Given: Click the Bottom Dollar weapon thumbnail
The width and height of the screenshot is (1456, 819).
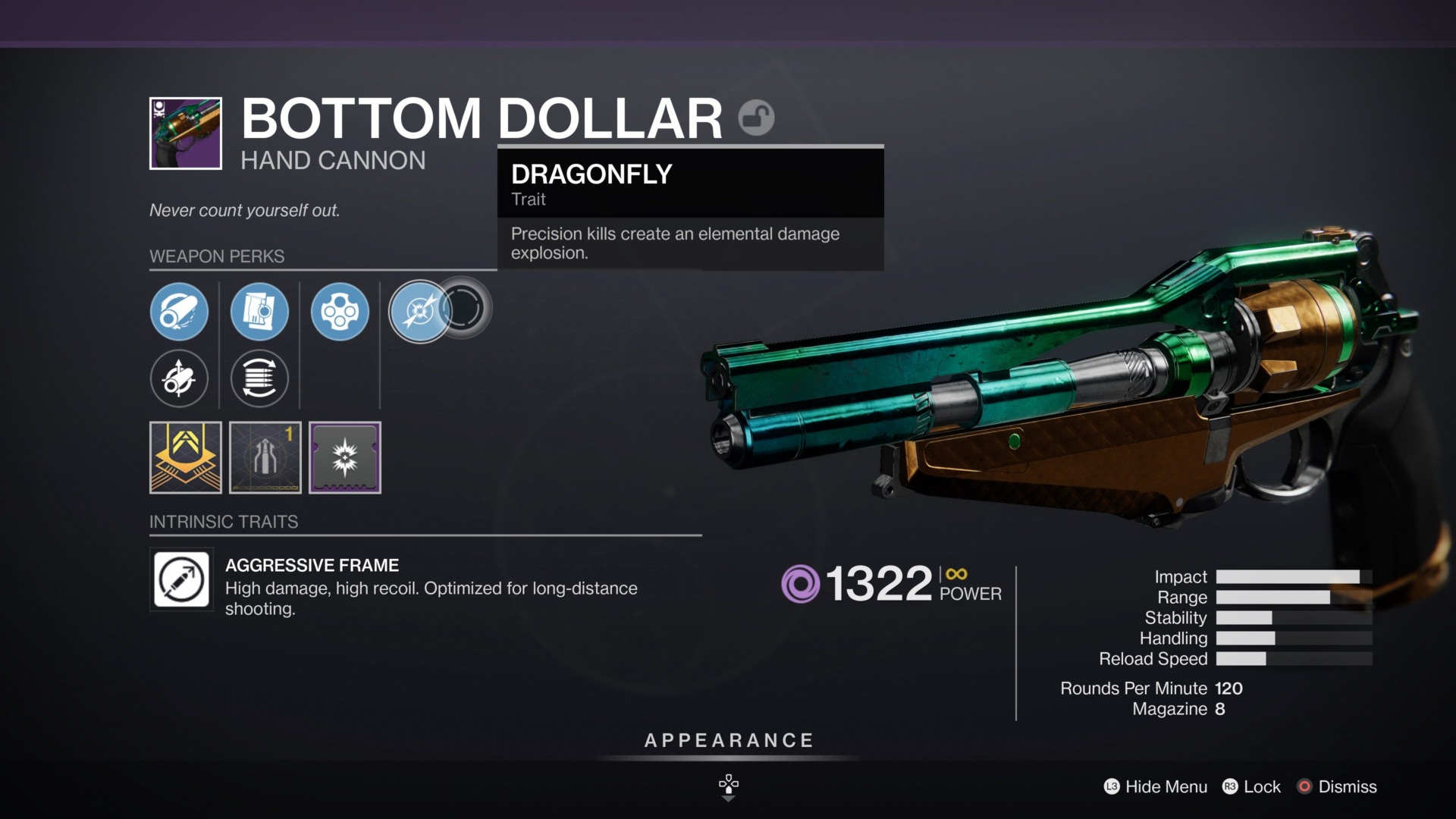Looking at the screenshot, I should (186, 133).
